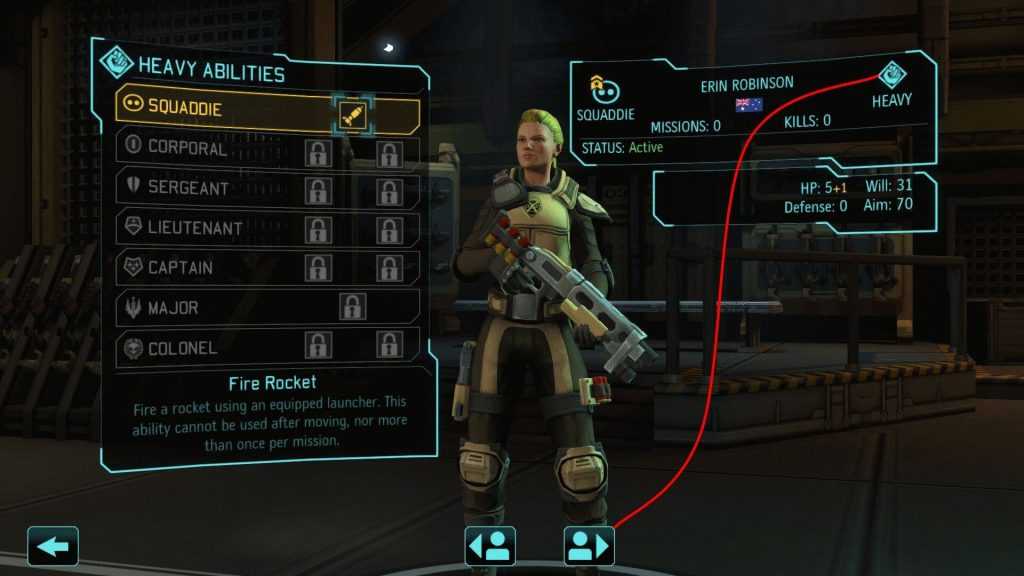Click the Heavy class icon
This screenshot has height=576, width=1024.
(x=892, y=75)
